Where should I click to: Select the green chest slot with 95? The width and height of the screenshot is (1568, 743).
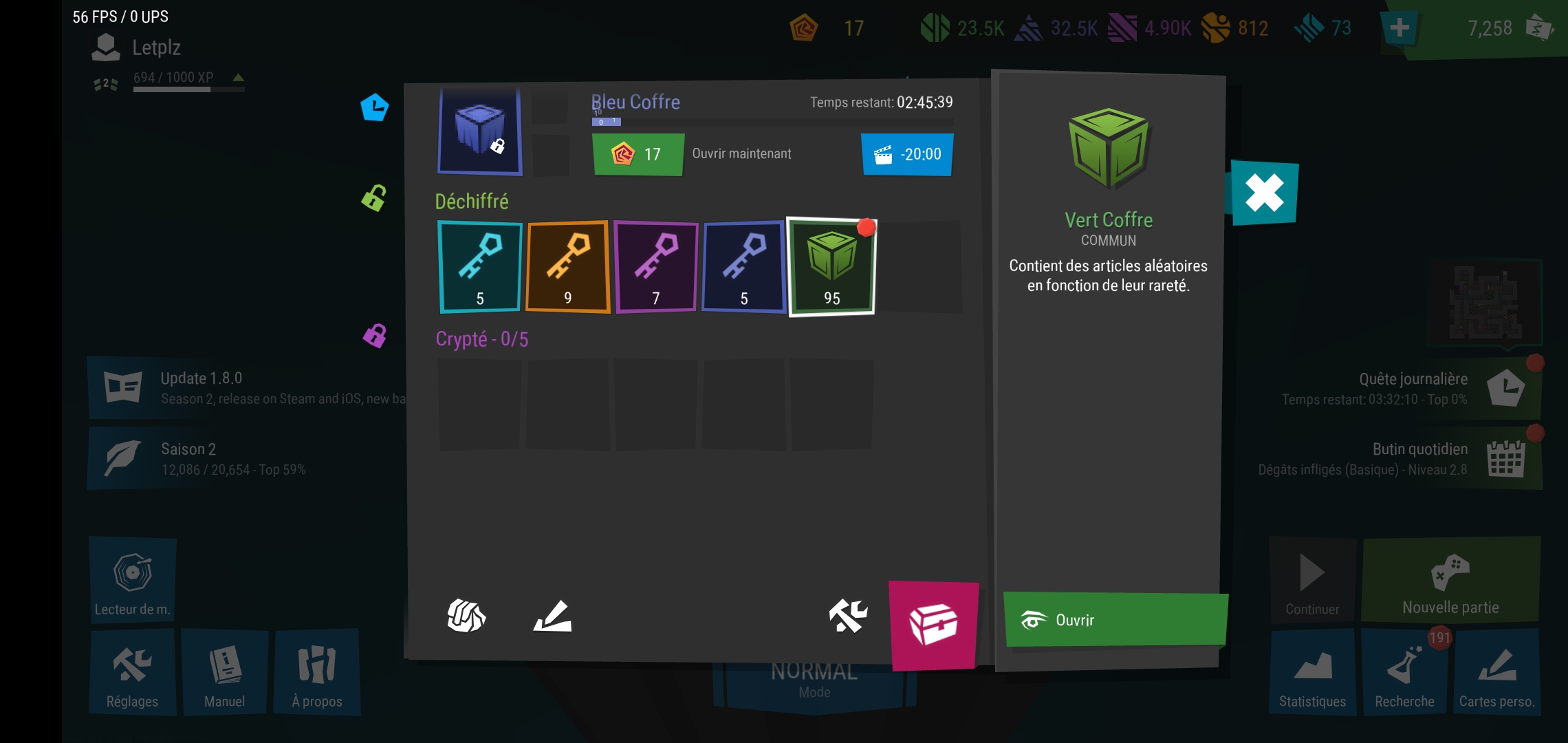831,267
